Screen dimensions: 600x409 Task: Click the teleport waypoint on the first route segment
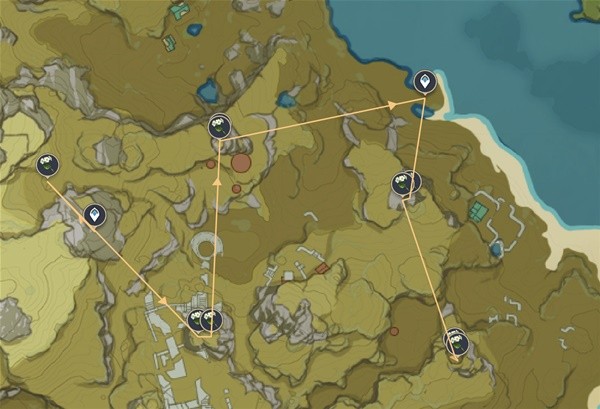pyautogui.click(x=96, y=214)
